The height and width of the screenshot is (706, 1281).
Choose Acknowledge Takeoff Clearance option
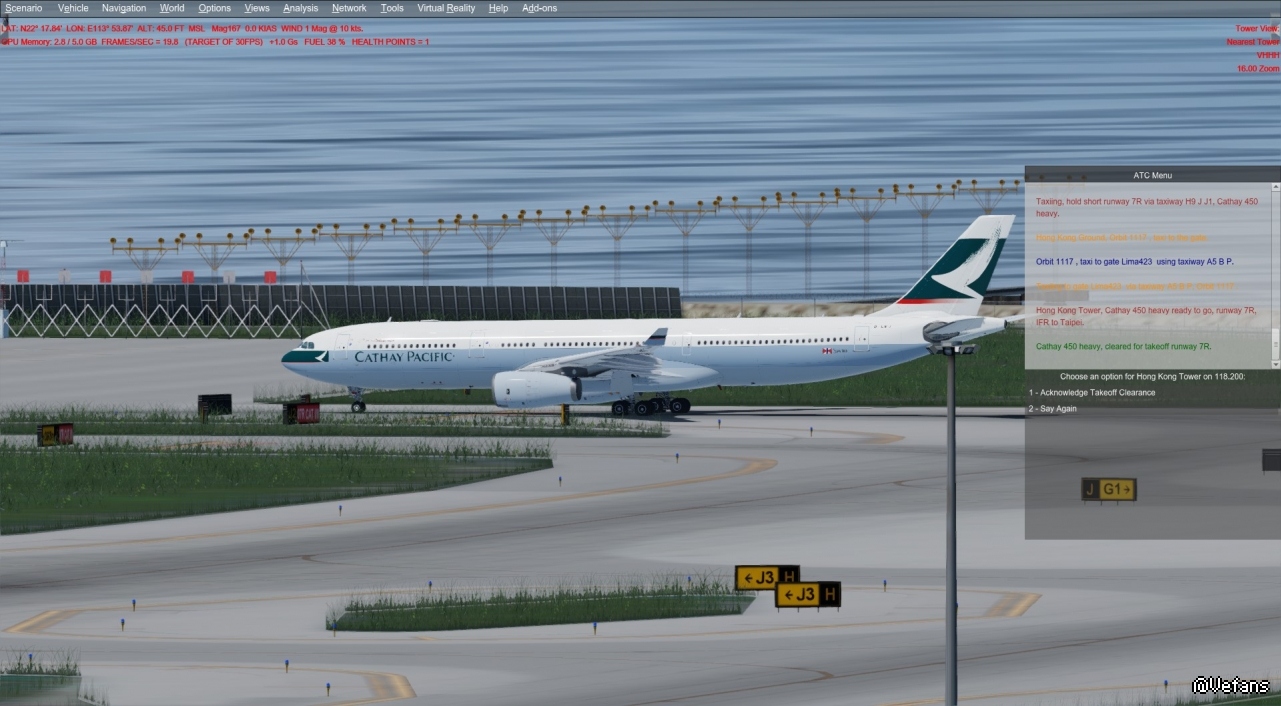pos(1092,392)
